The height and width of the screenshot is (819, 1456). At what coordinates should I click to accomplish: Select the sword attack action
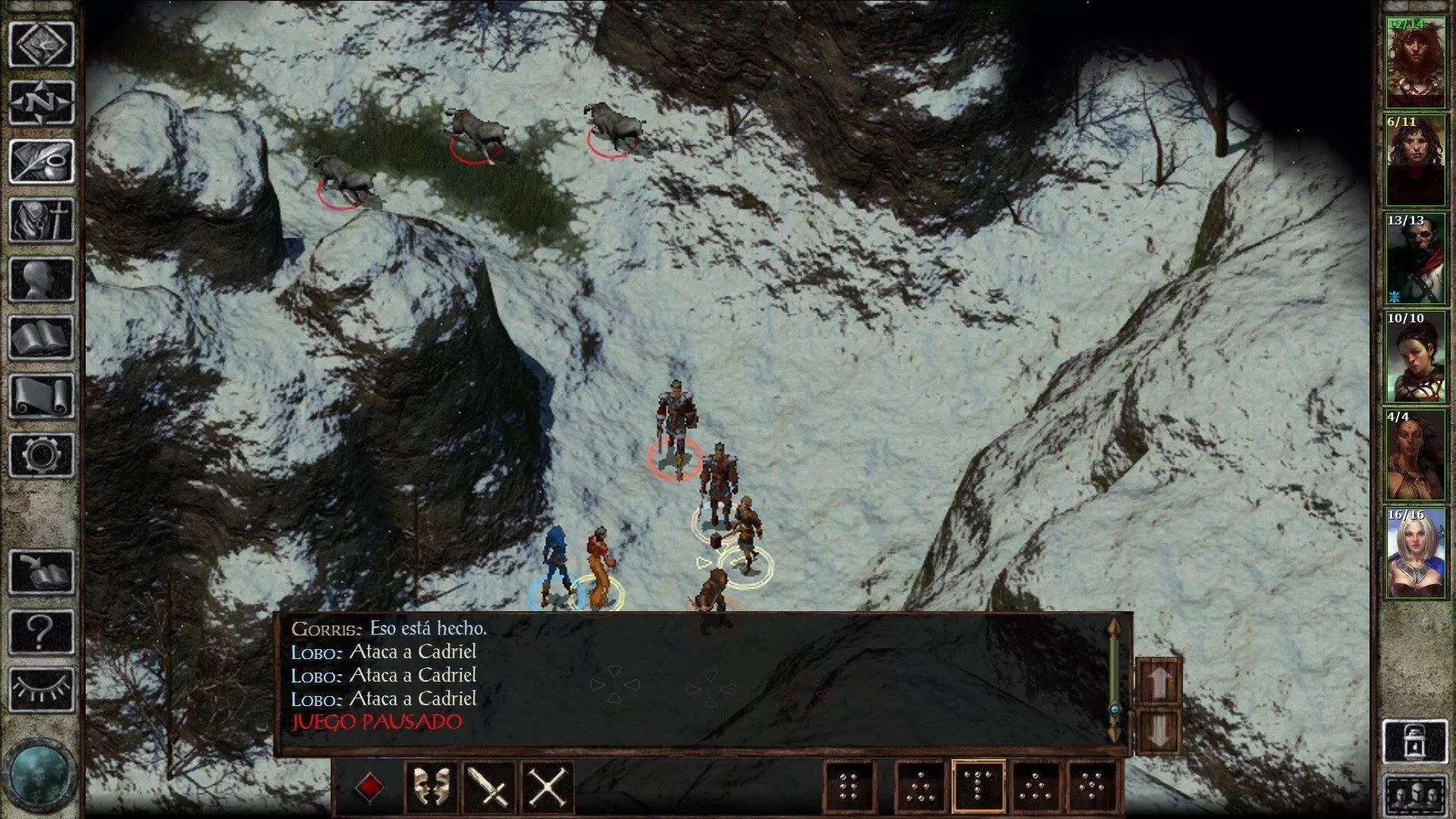tap(489, 787)
